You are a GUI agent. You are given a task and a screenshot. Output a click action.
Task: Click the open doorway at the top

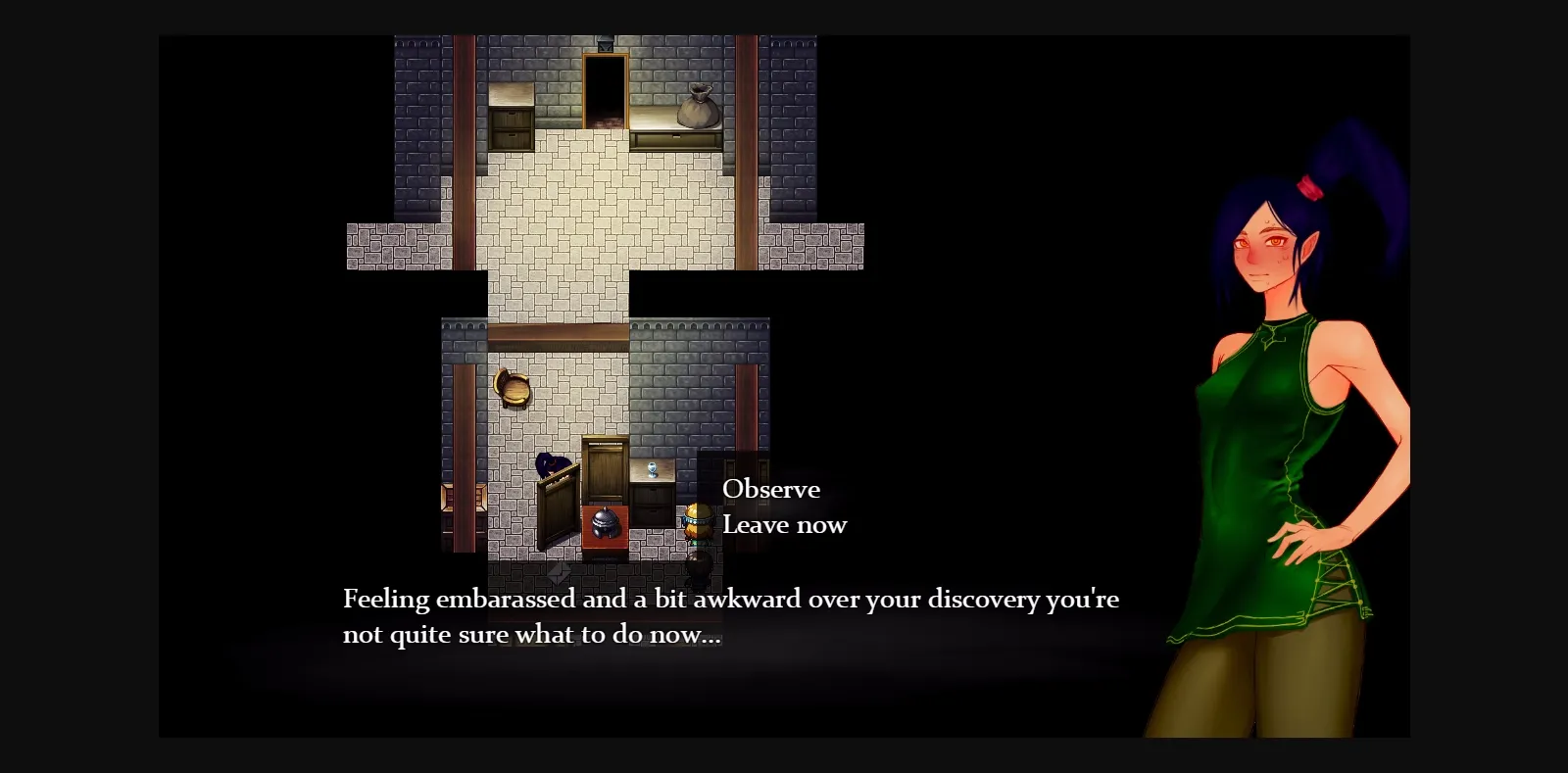[x=606, y=91]
